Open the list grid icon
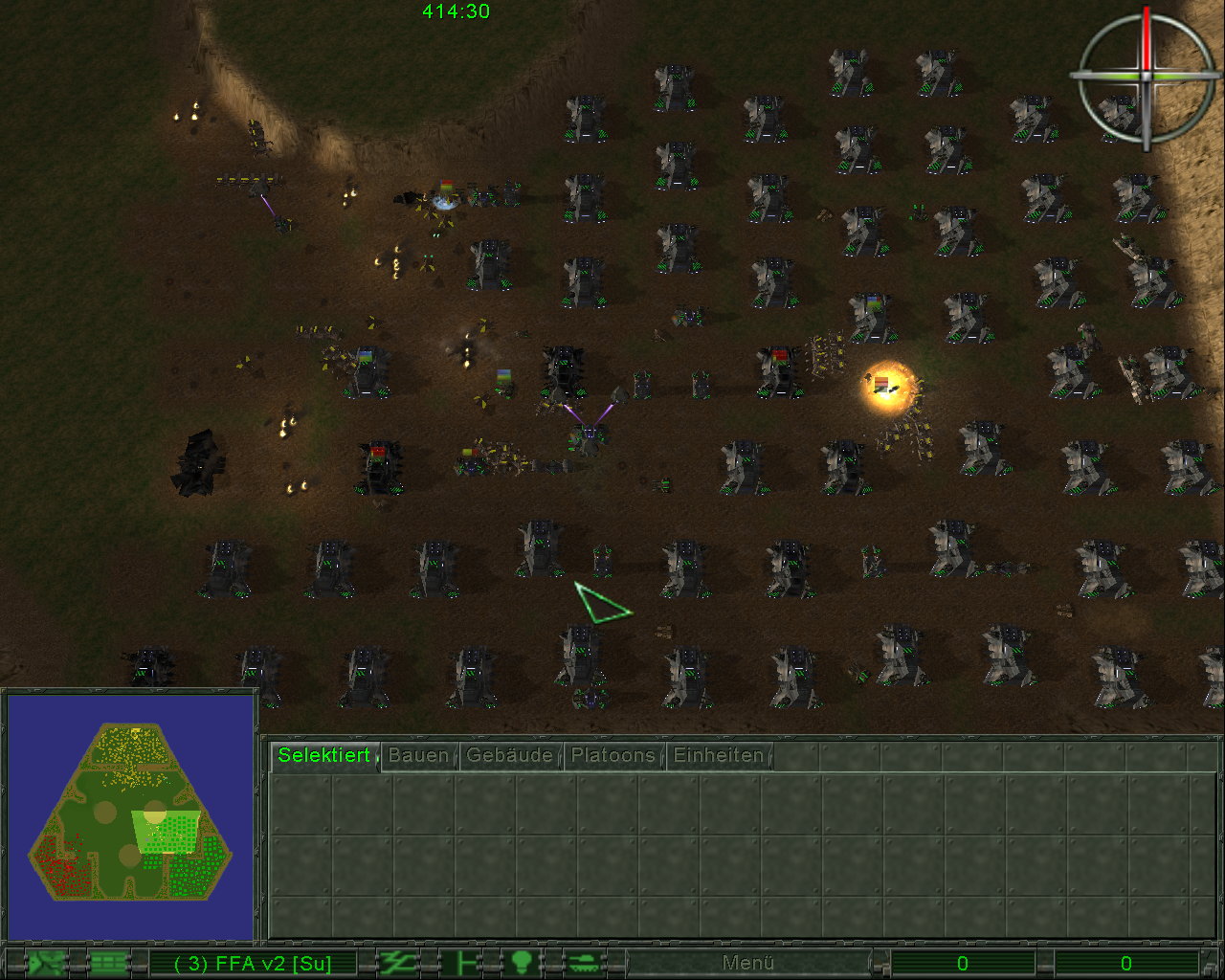The height and width of the screenshot is (980, 1225). click(108, 963)
